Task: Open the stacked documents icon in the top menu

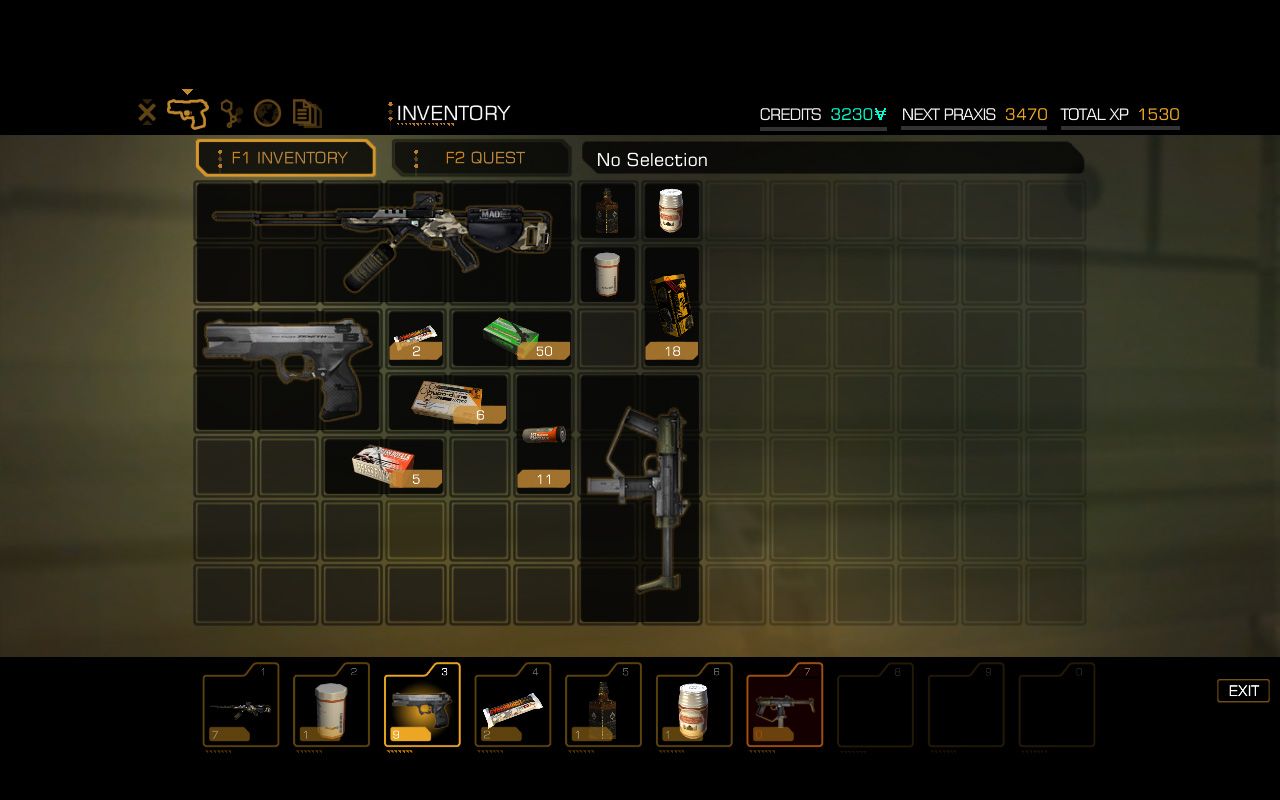Action: [307, 113]
